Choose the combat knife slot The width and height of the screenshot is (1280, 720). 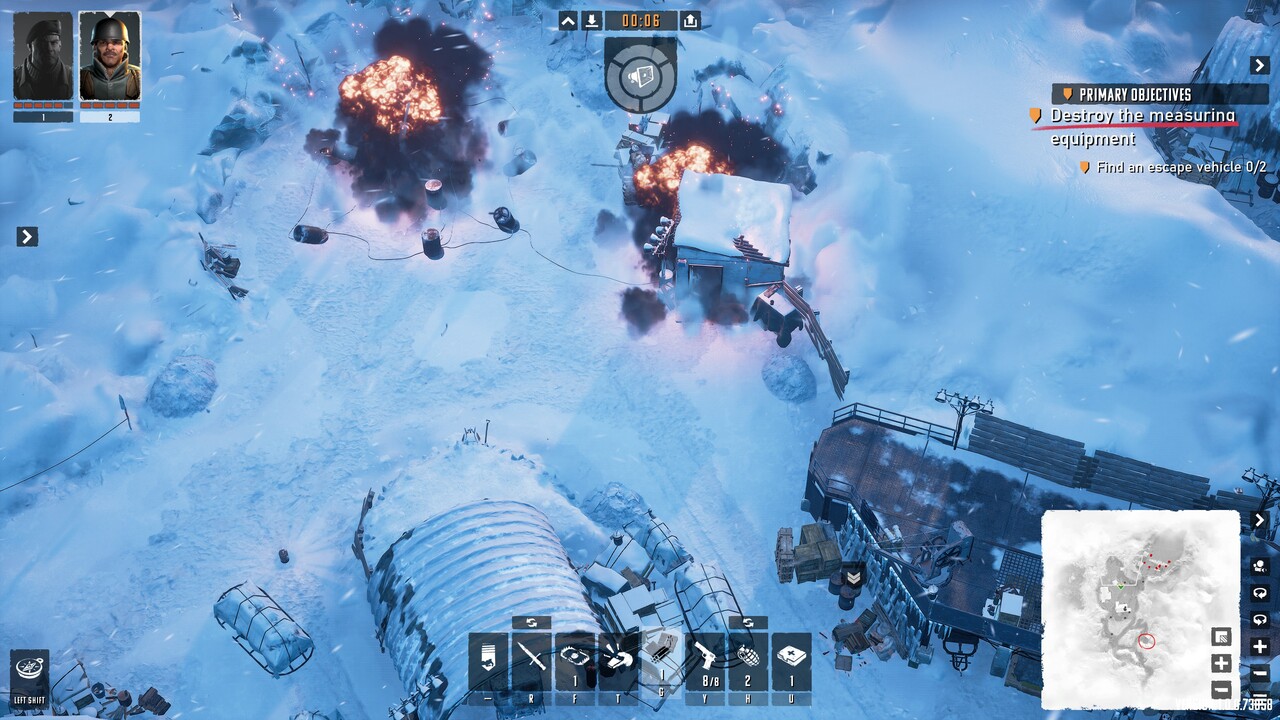click(x=532, y=660)
